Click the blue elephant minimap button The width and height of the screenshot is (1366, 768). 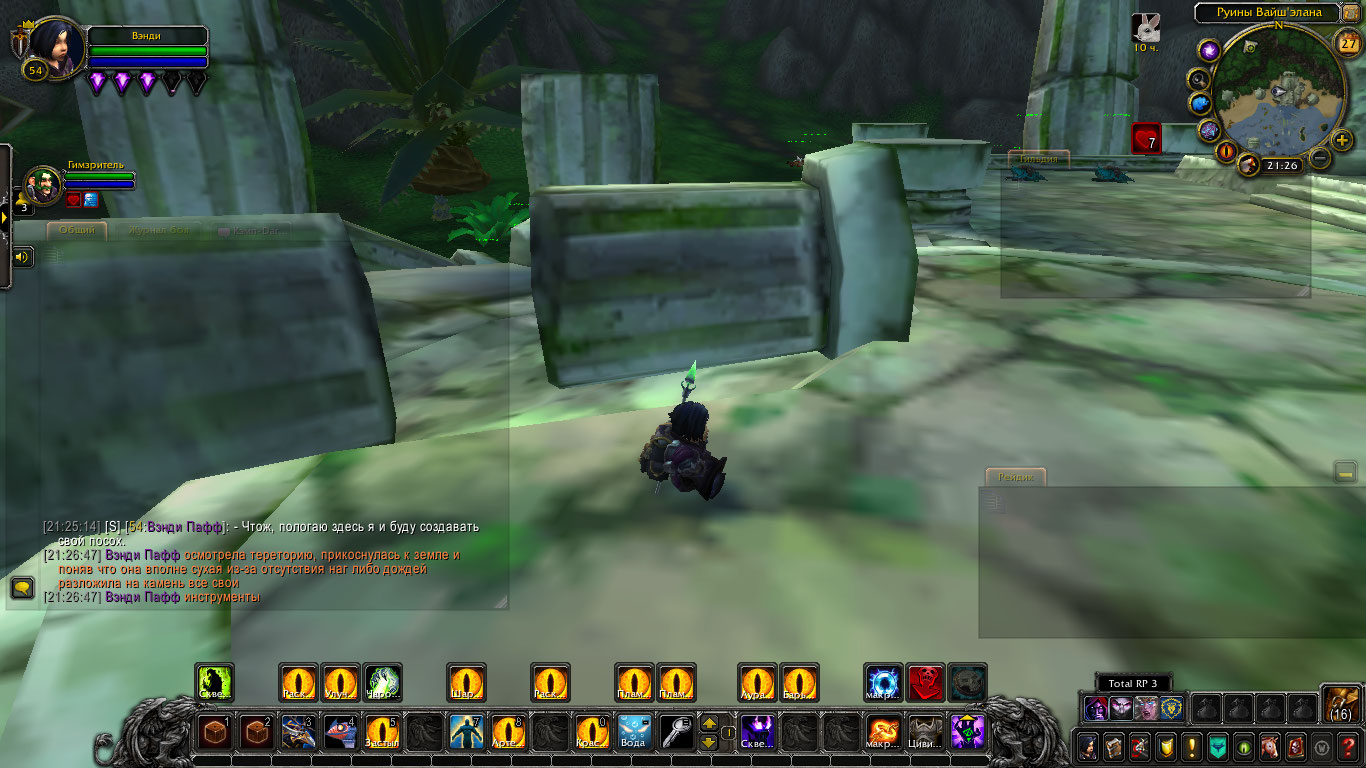(x=1200, y=103)
